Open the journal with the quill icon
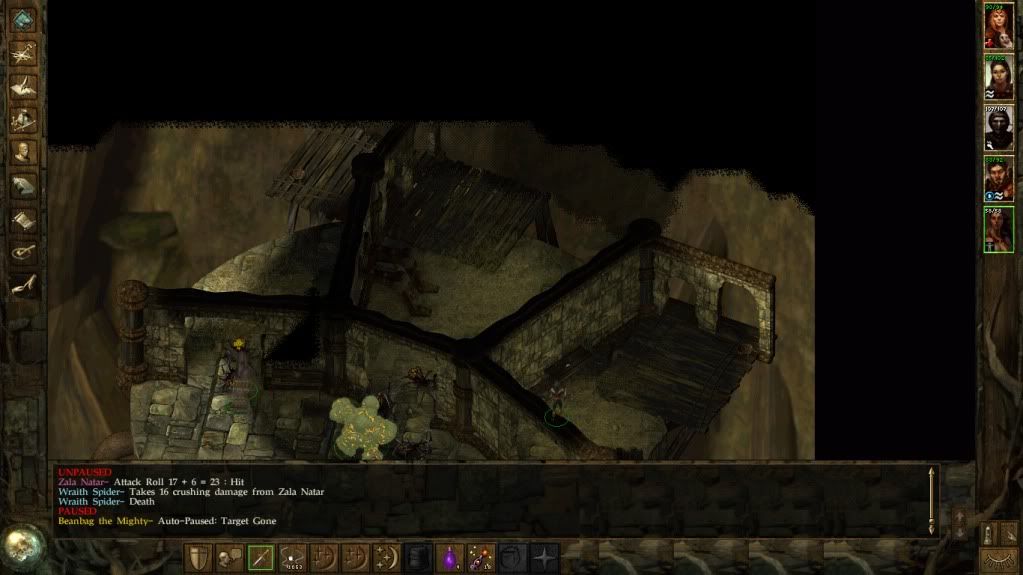 click(x=23, y=86)
